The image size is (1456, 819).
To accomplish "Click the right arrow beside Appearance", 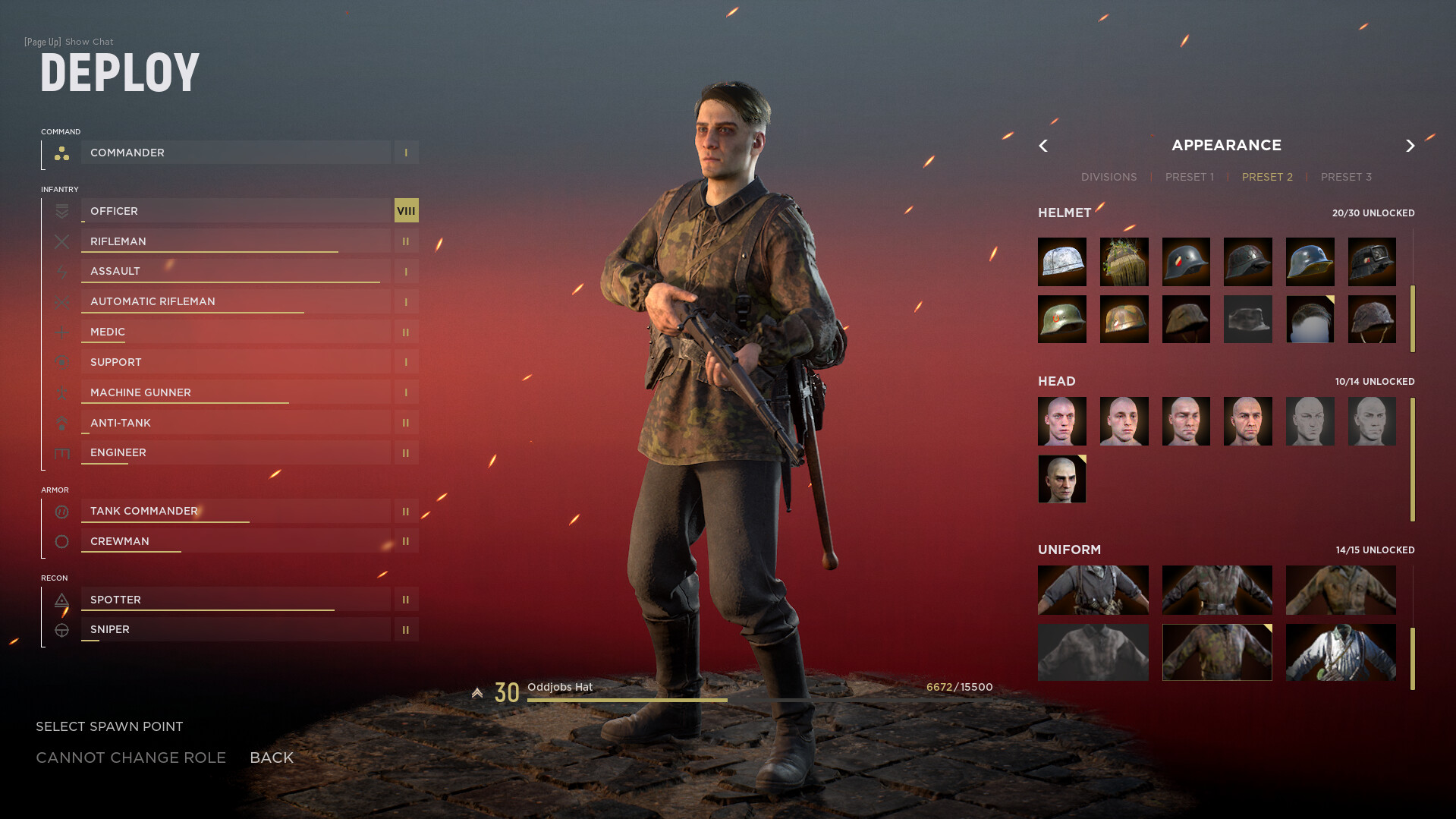I will 1410,146.
